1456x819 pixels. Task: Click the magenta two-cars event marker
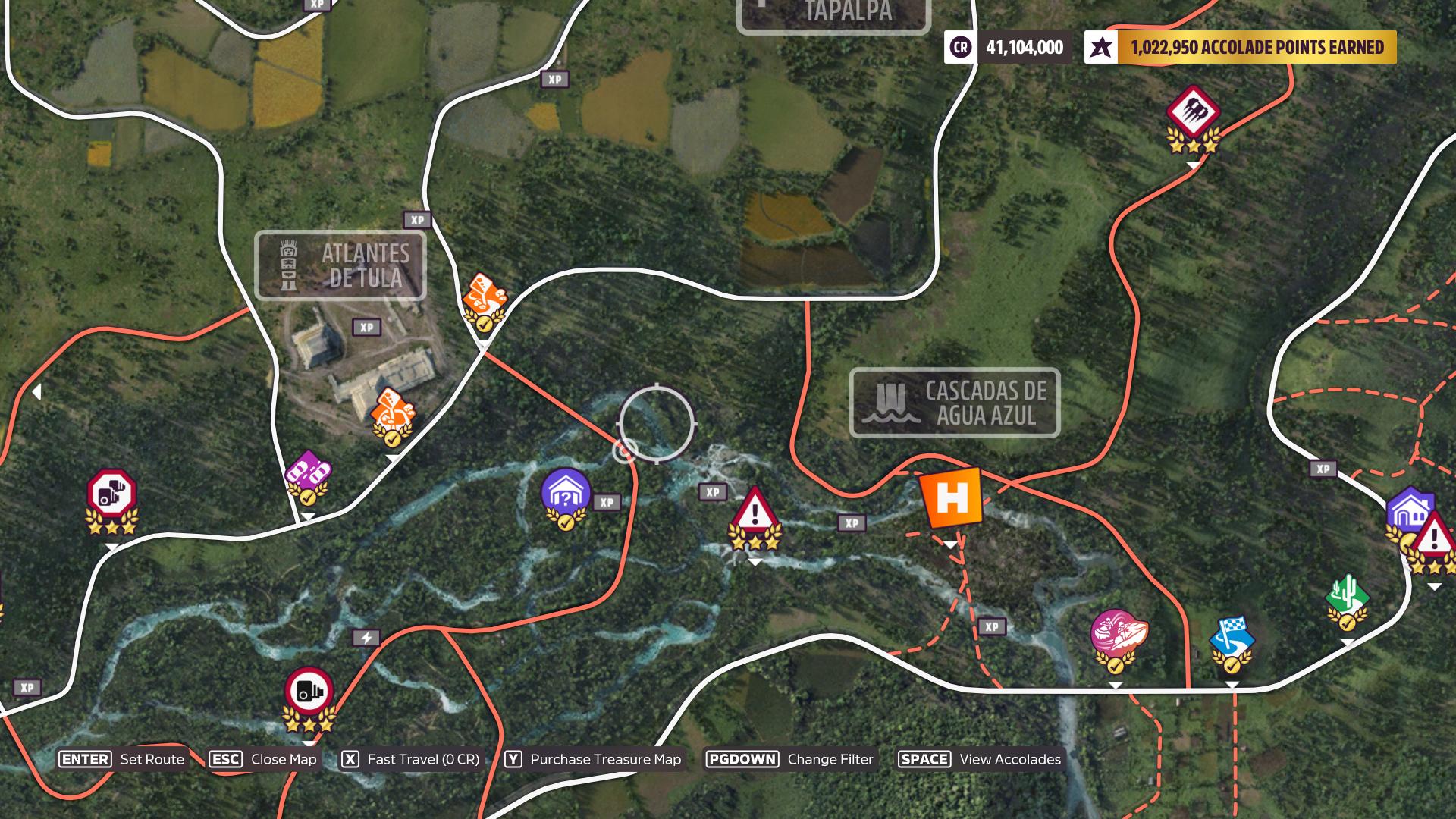[308, 472]
